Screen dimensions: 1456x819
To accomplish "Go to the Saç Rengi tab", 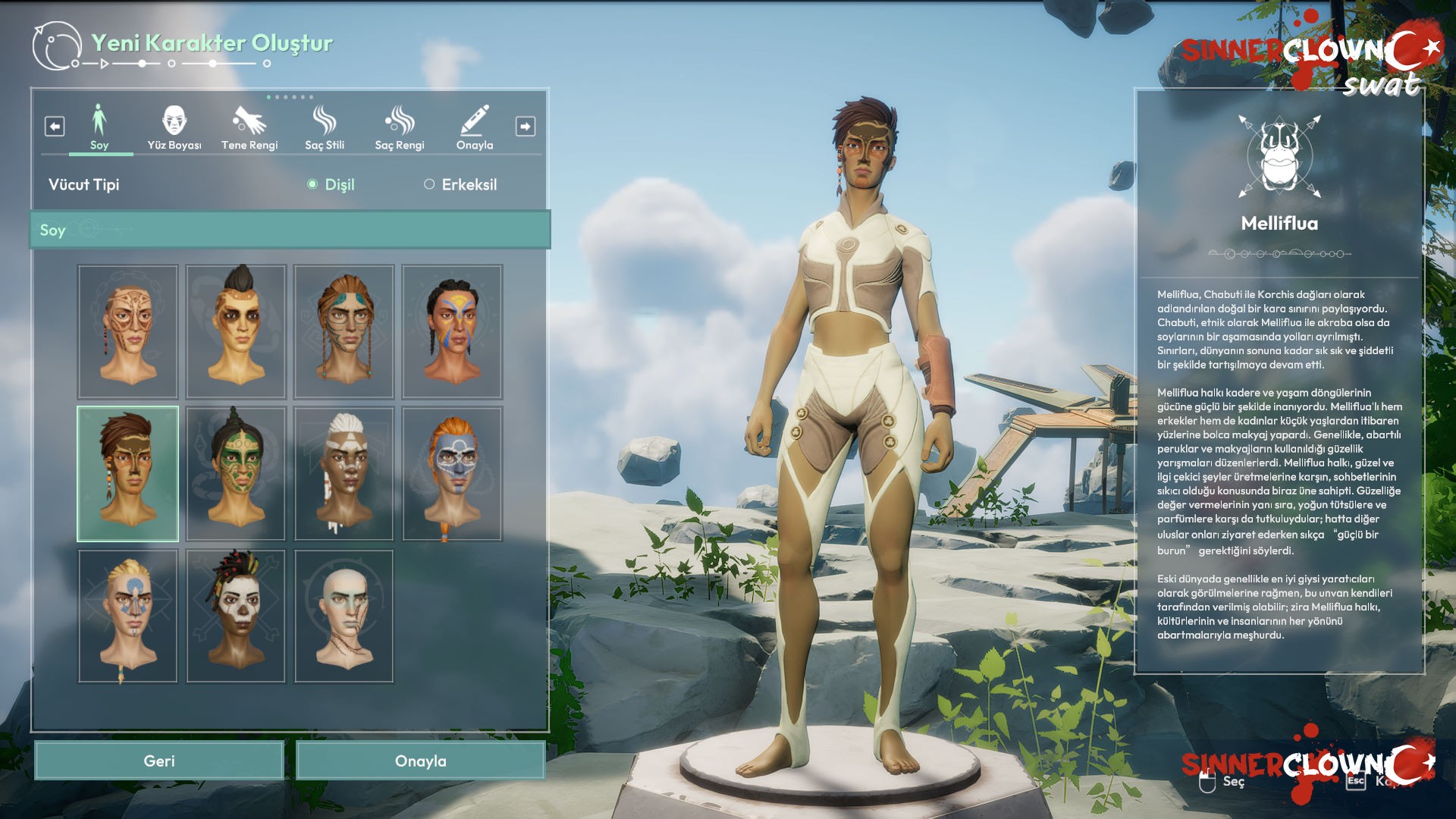I will (400, 127).
